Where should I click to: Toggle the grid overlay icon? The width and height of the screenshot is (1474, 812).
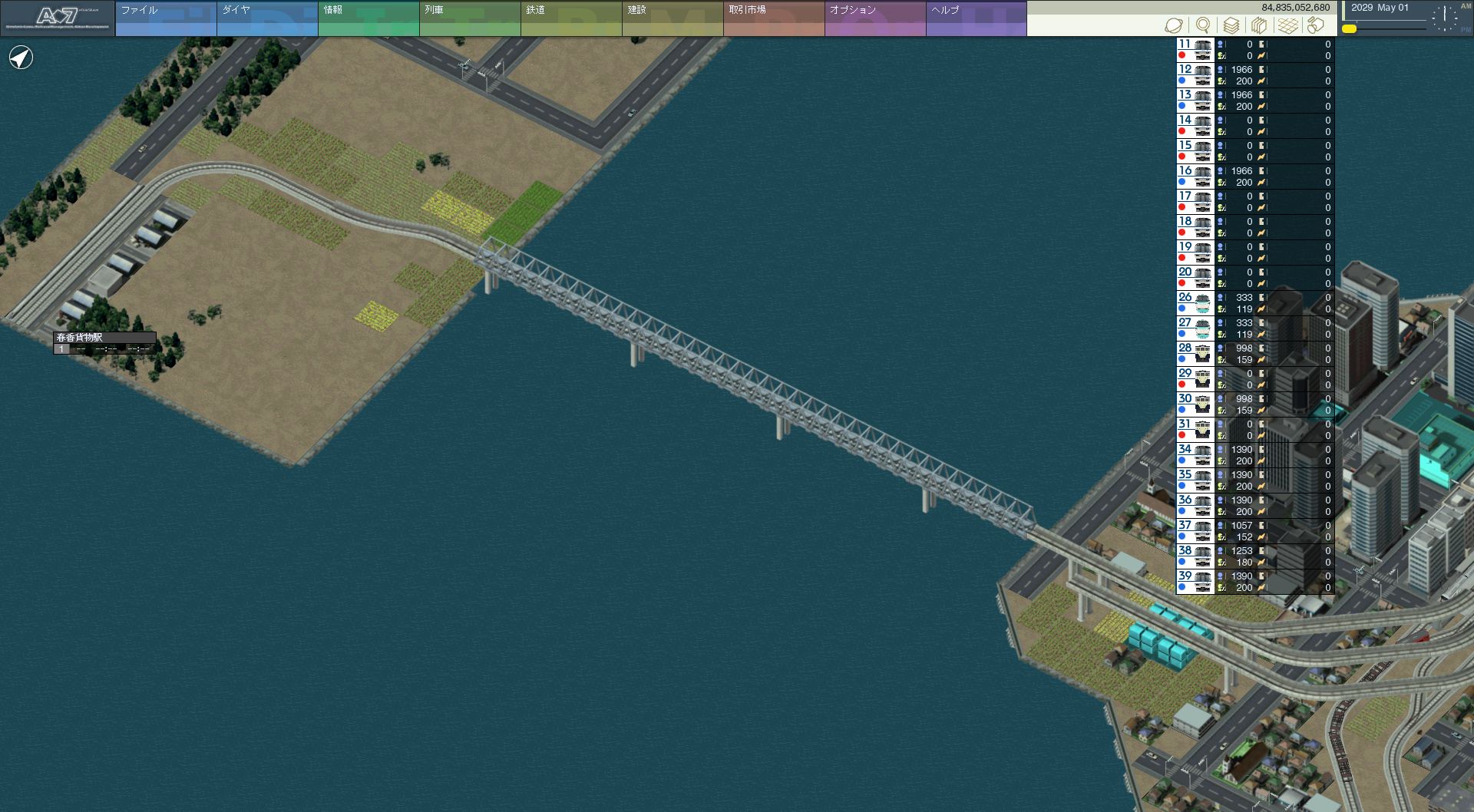pos(1287,25)
